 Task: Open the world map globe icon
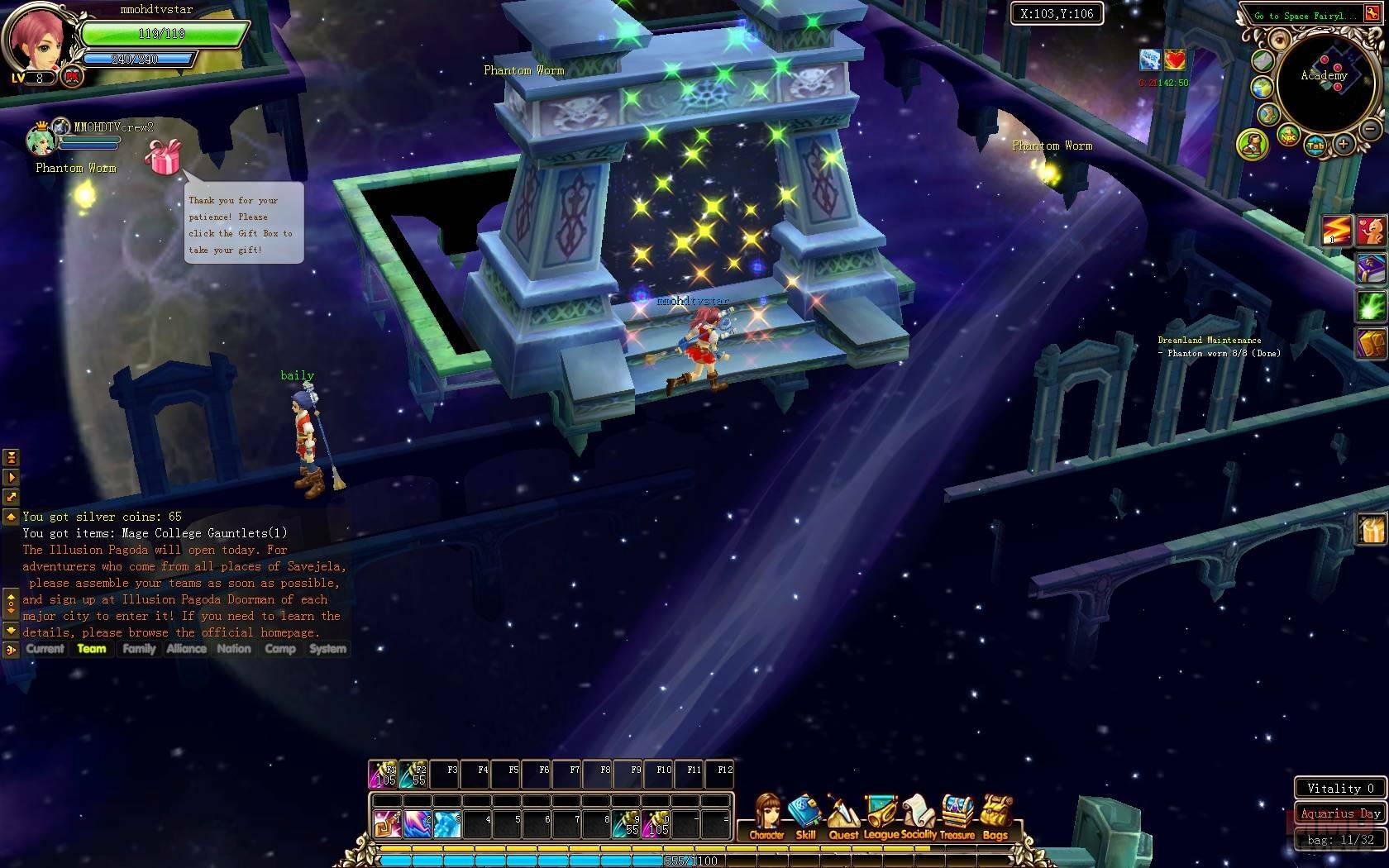click(1262, 88)
